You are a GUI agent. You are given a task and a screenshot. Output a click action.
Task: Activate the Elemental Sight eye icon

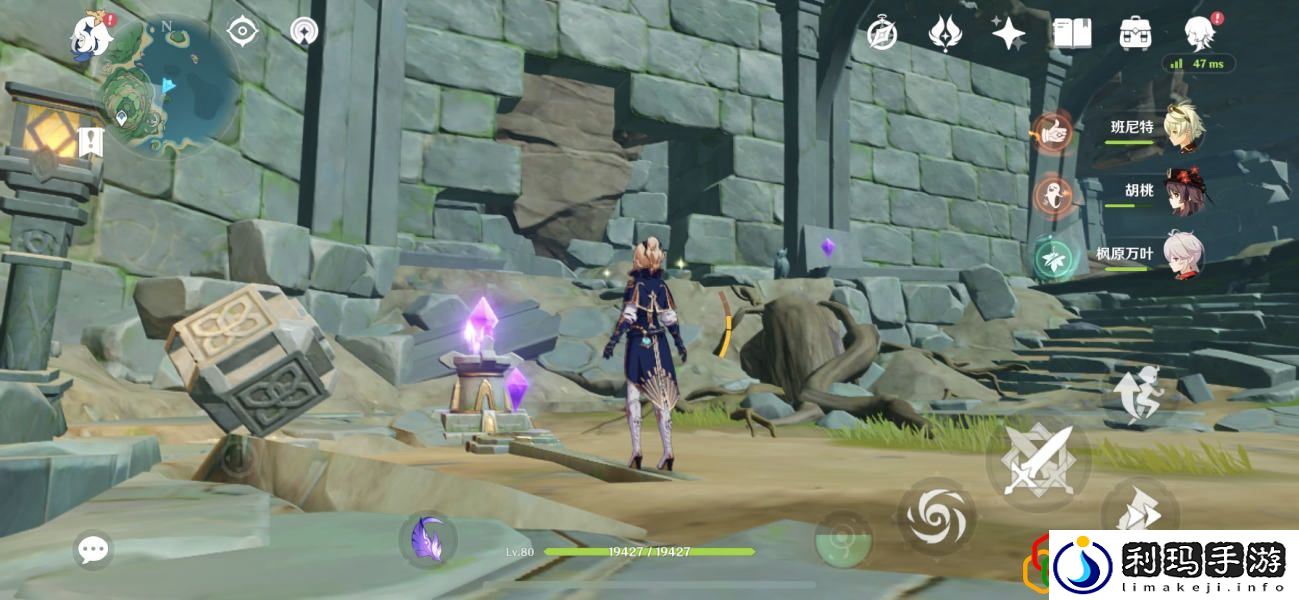tap(242, 32)
